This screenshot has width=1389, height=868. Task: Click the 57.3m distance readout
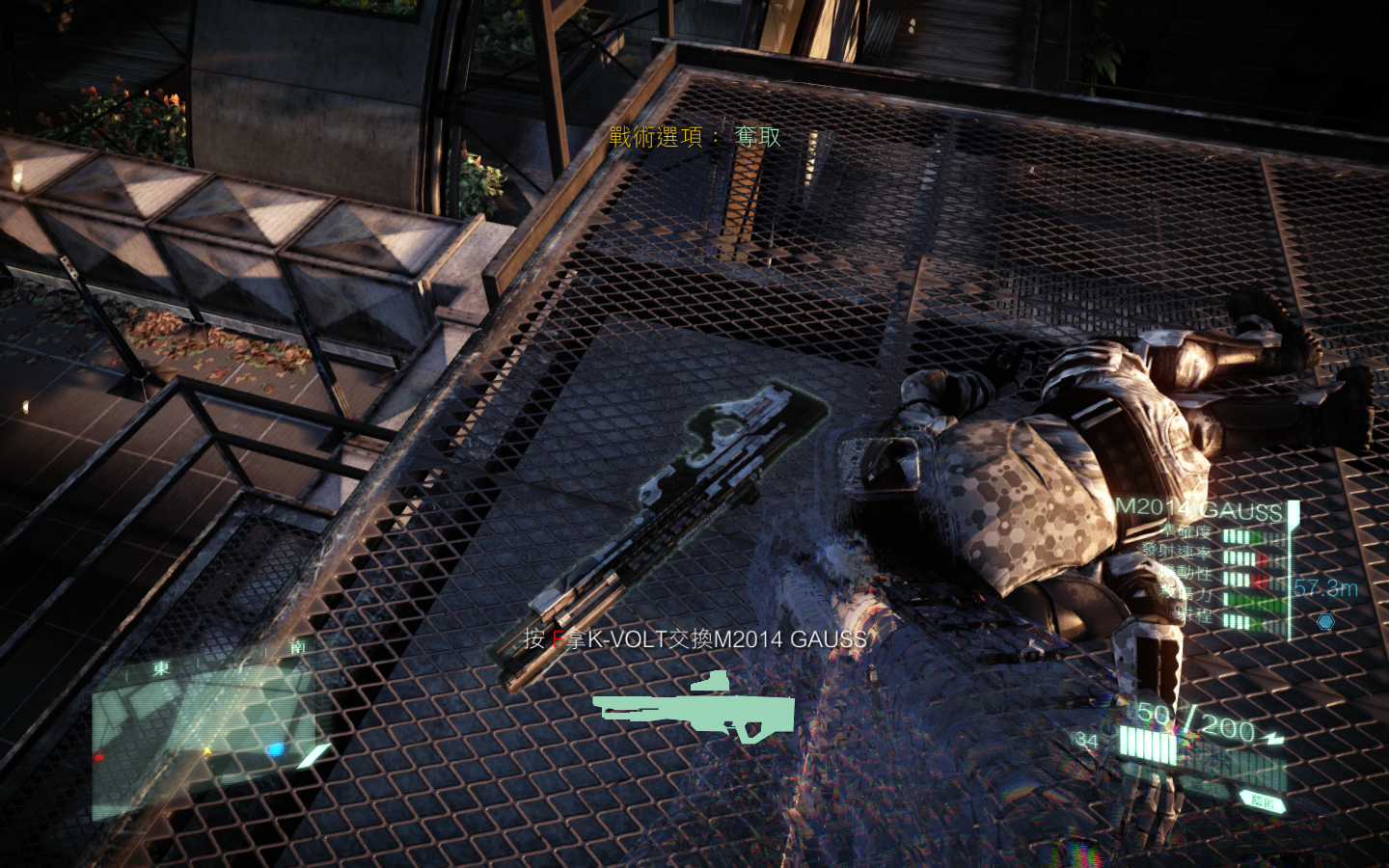click(1324, 589)
